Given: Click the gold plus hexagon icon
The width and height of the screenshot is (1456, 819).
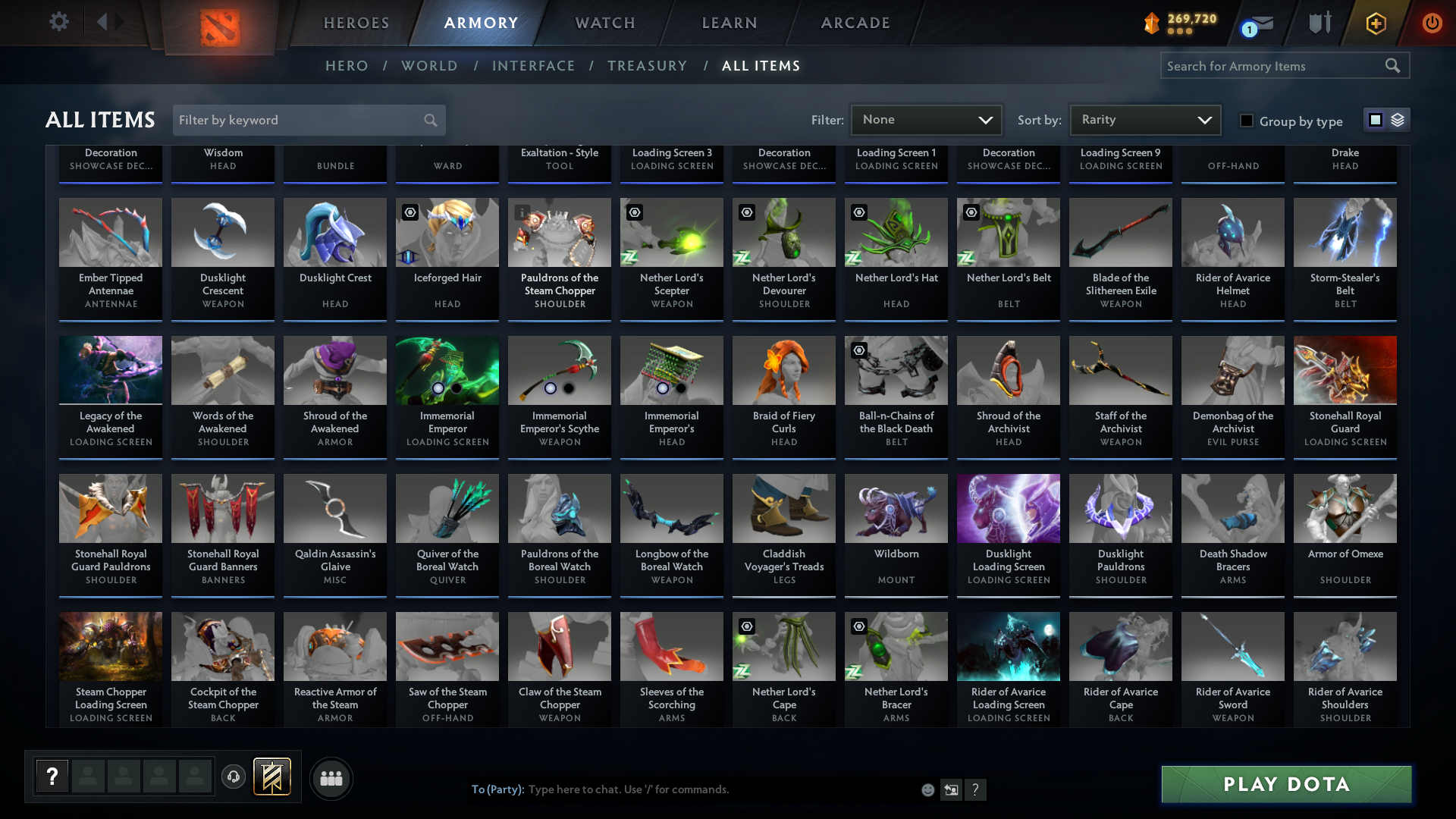Looking at the screenshot, I should click(x=1375, y=23).
